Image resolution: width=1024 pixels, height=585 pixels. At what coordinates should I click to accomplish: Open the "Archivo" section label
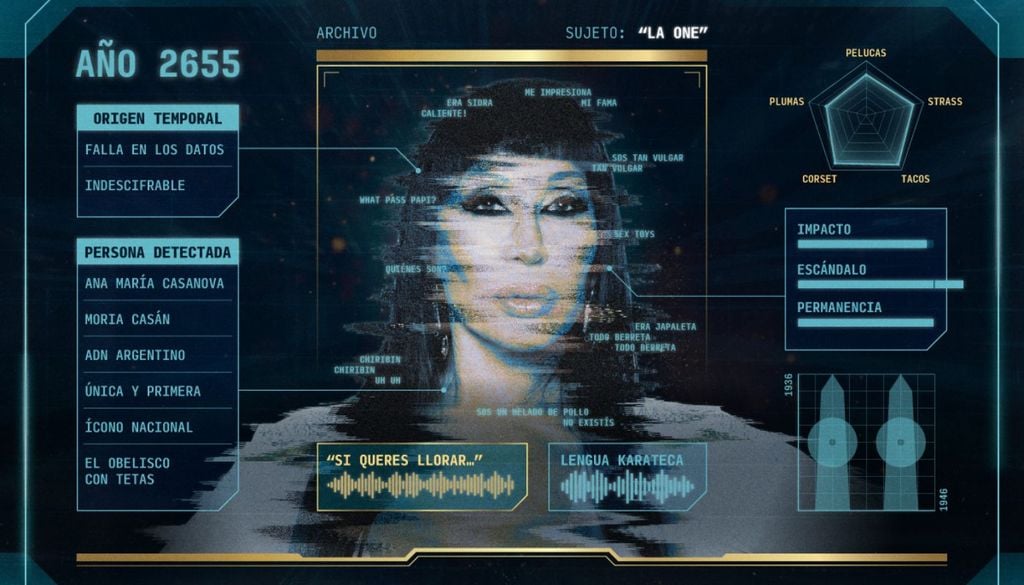coord(347,33)
